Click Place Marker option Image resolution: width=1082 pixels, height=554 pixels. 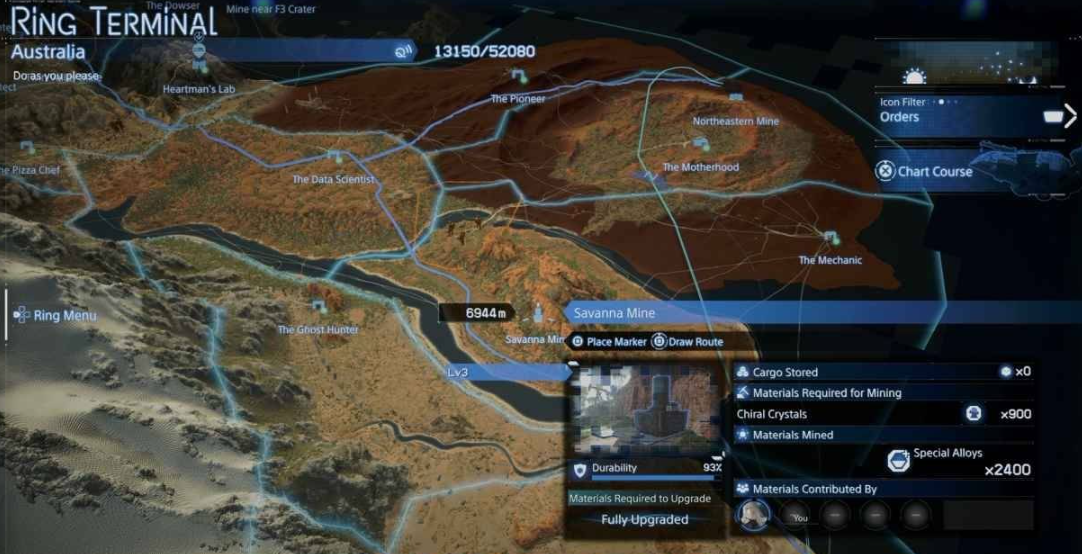pos(612,342)
